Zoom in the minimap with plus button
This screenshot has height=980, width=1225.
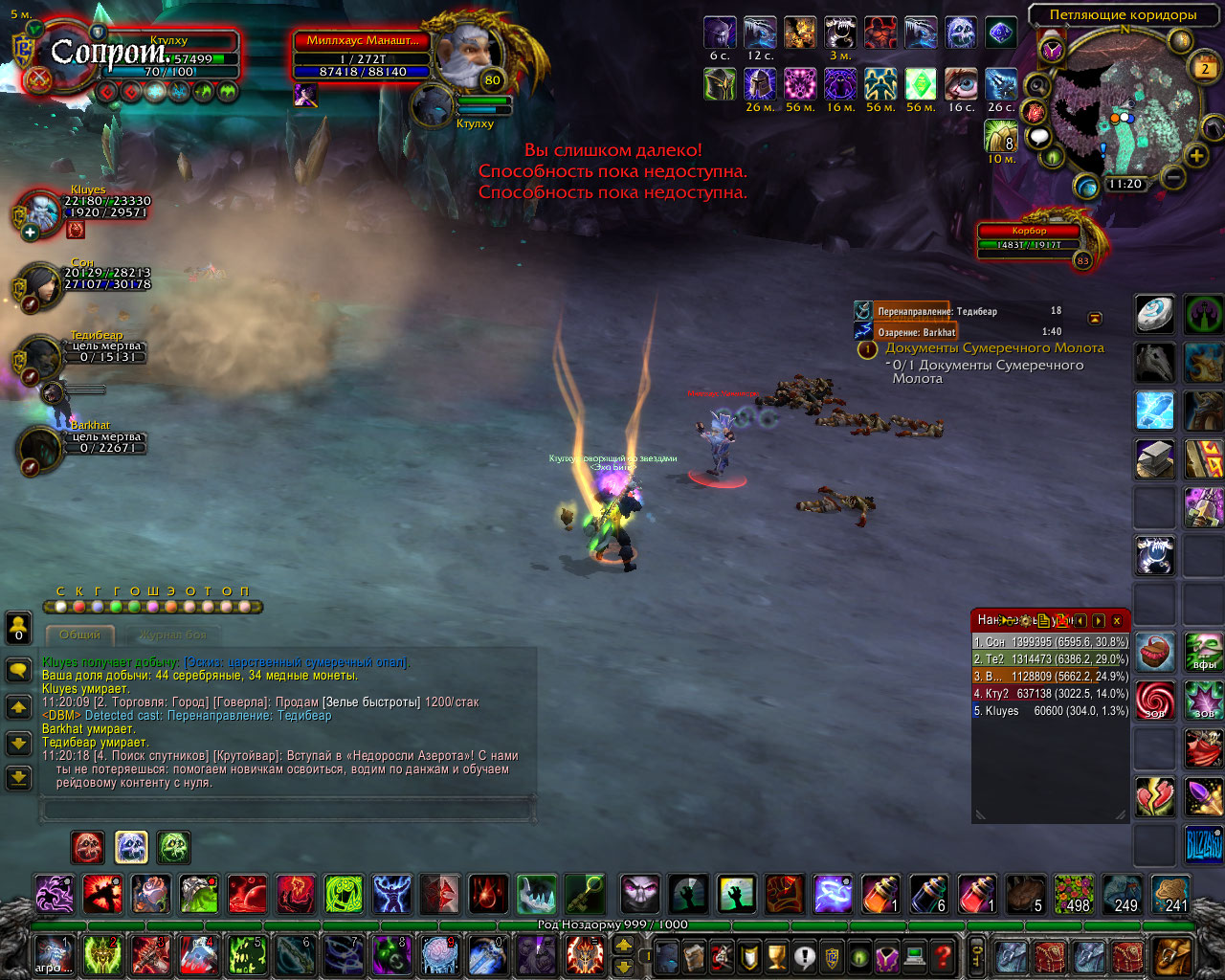(1196, 155)
